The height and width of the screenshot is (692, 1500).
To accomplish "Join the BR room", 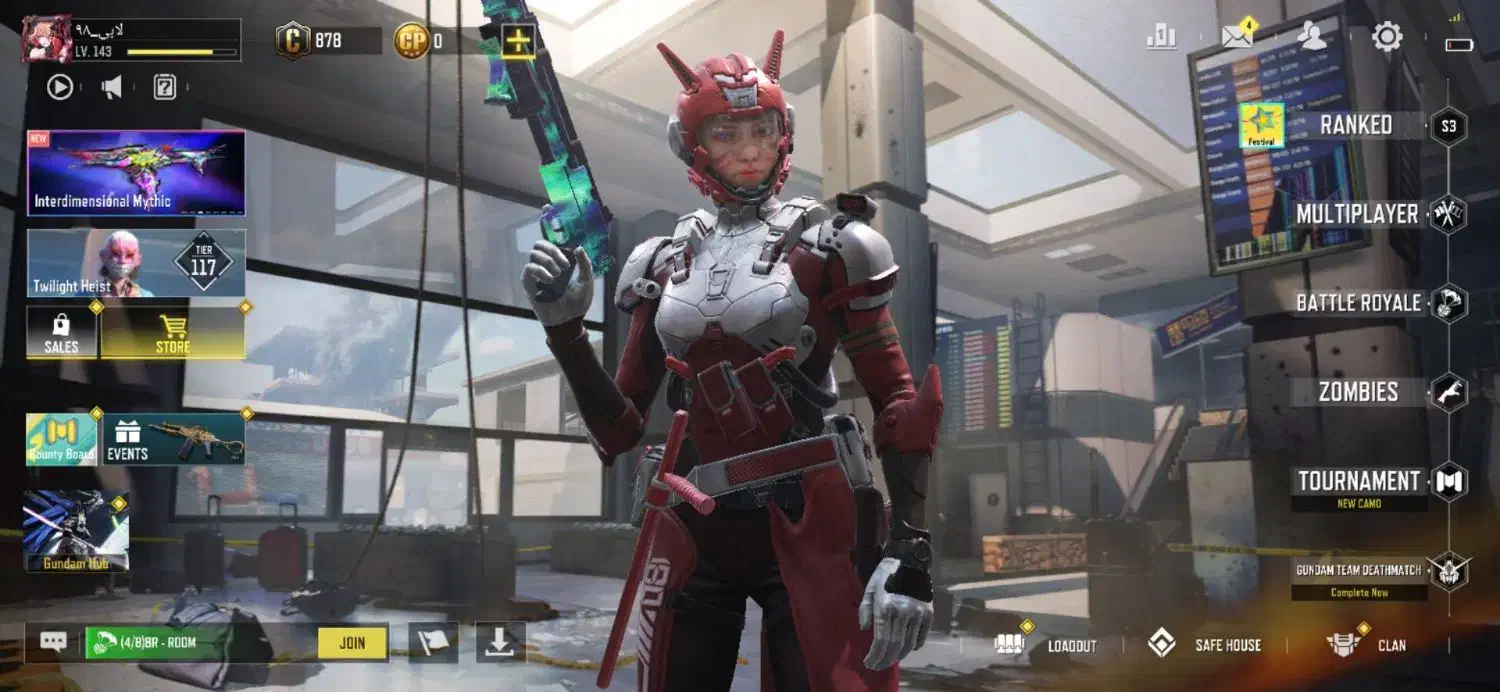I will 352,643.
